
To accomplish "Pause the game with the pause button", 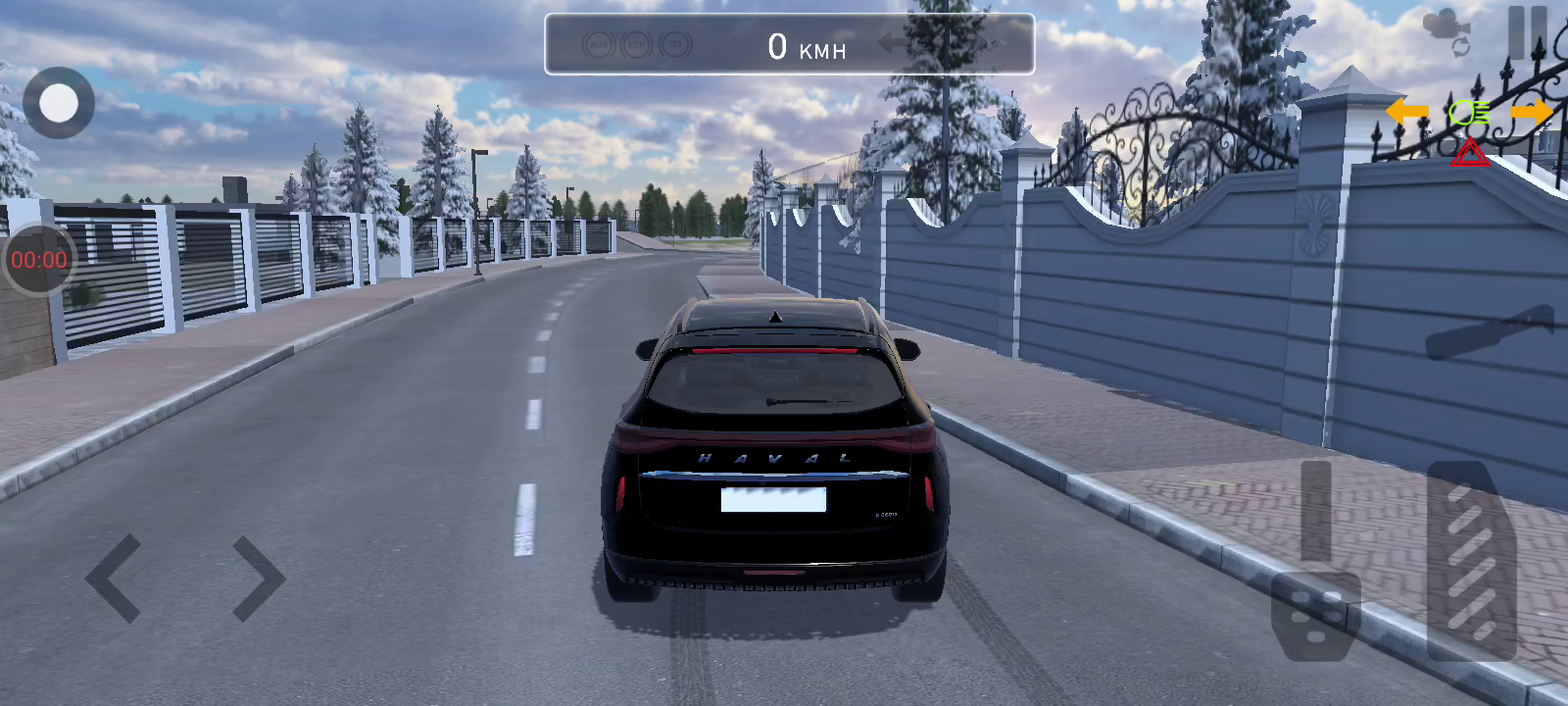I will click(x=1527, y=31).
